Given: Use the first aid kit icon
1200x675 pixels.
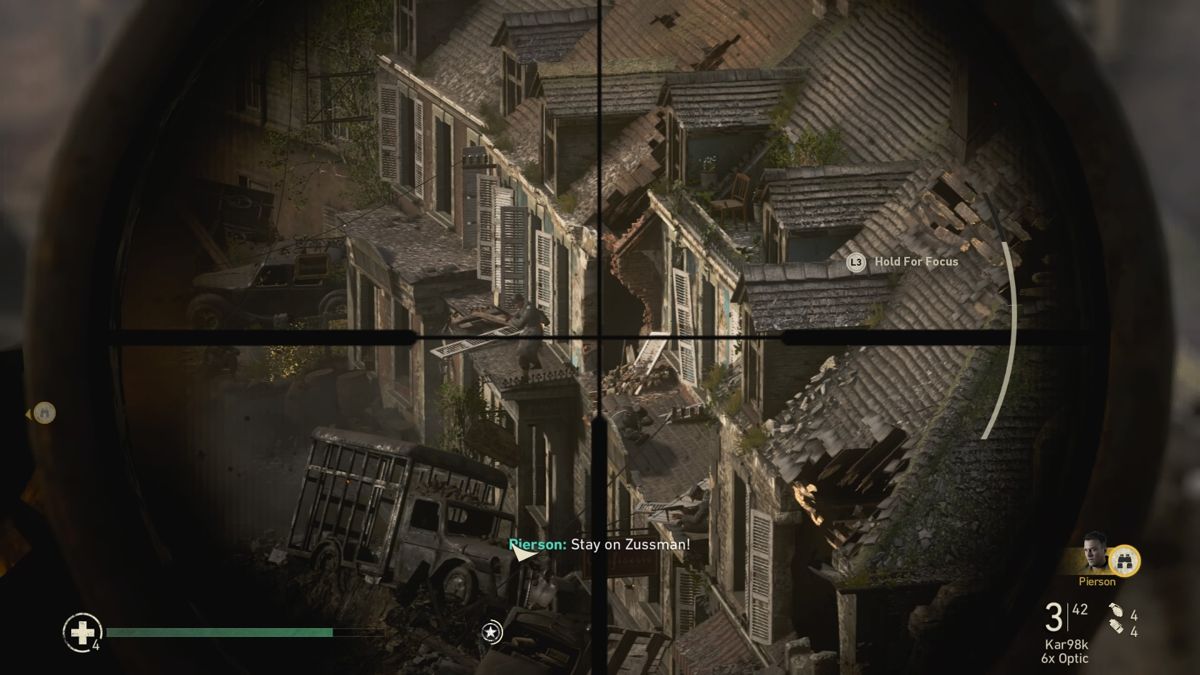Looking at the screenshot, I should (x=79, y=631).
